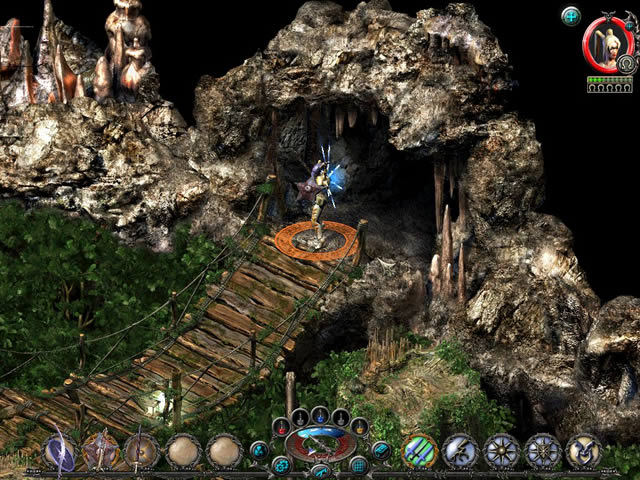Activate the yellow horned symbol combat art
Image resolution: width=640 pixels, height=480 pixels.
pyautogui.click(x=584, y=451)
